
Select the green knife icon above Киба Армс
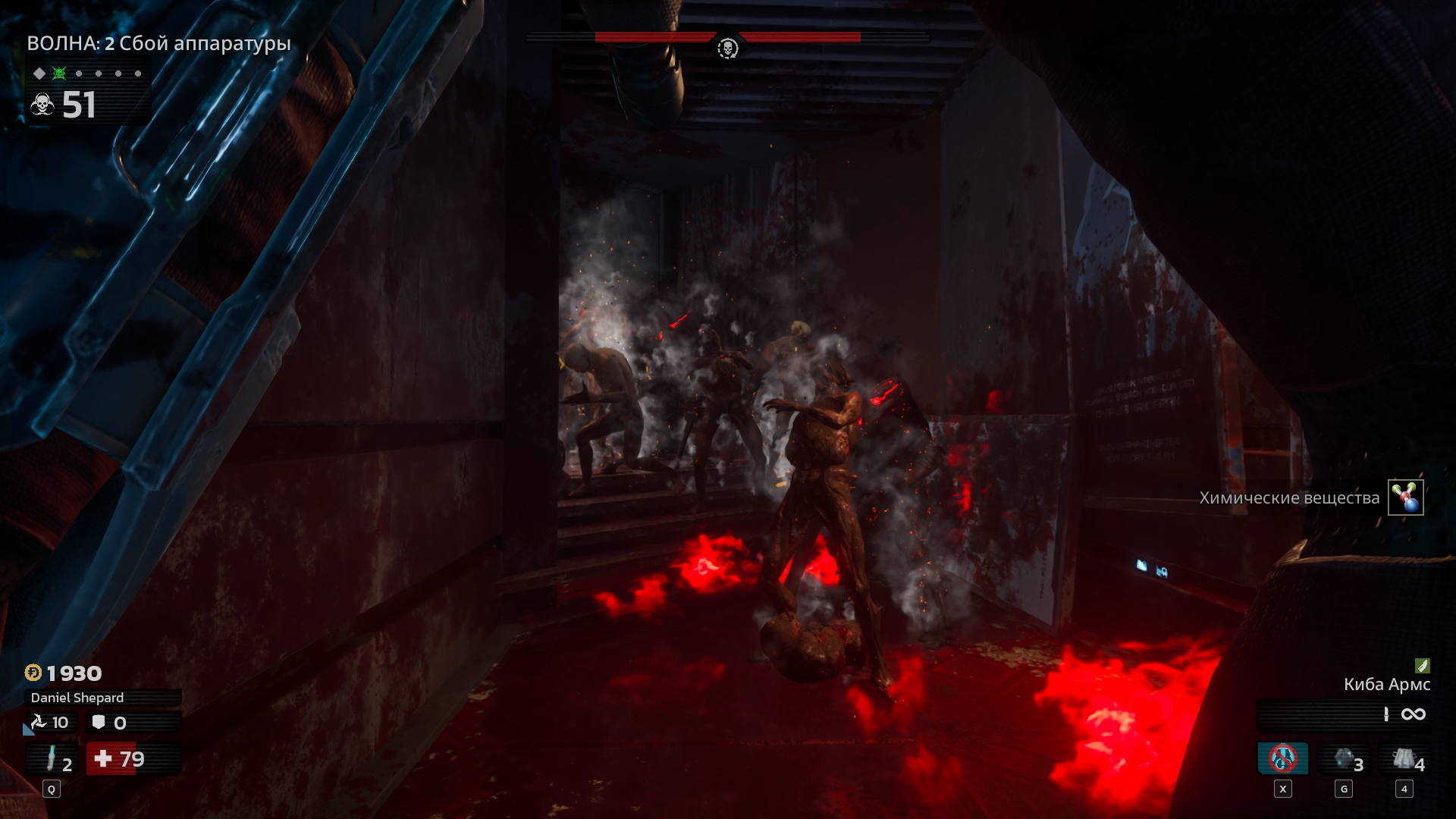[x=1423, y=666]
